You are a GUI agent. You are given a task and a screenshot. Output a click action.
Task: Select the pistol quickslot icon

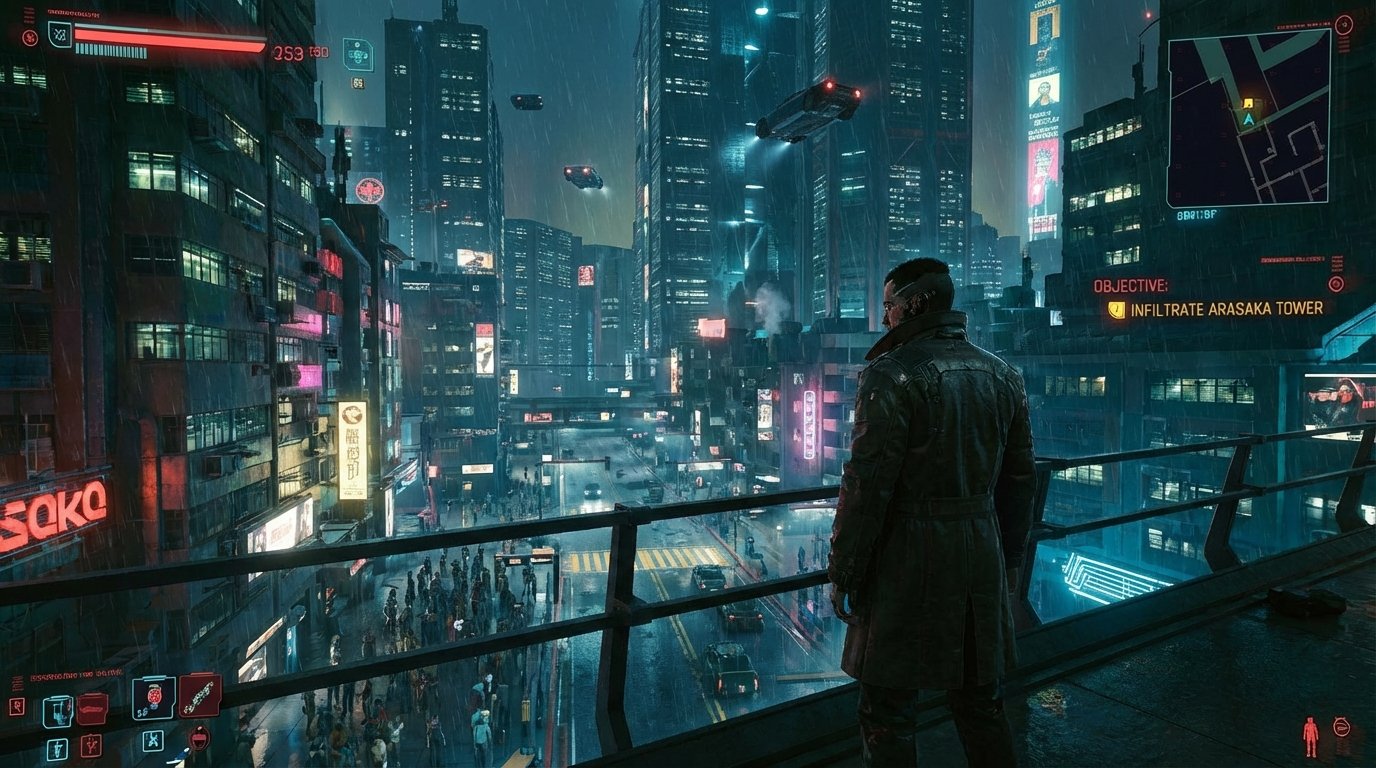coord(57,712)
